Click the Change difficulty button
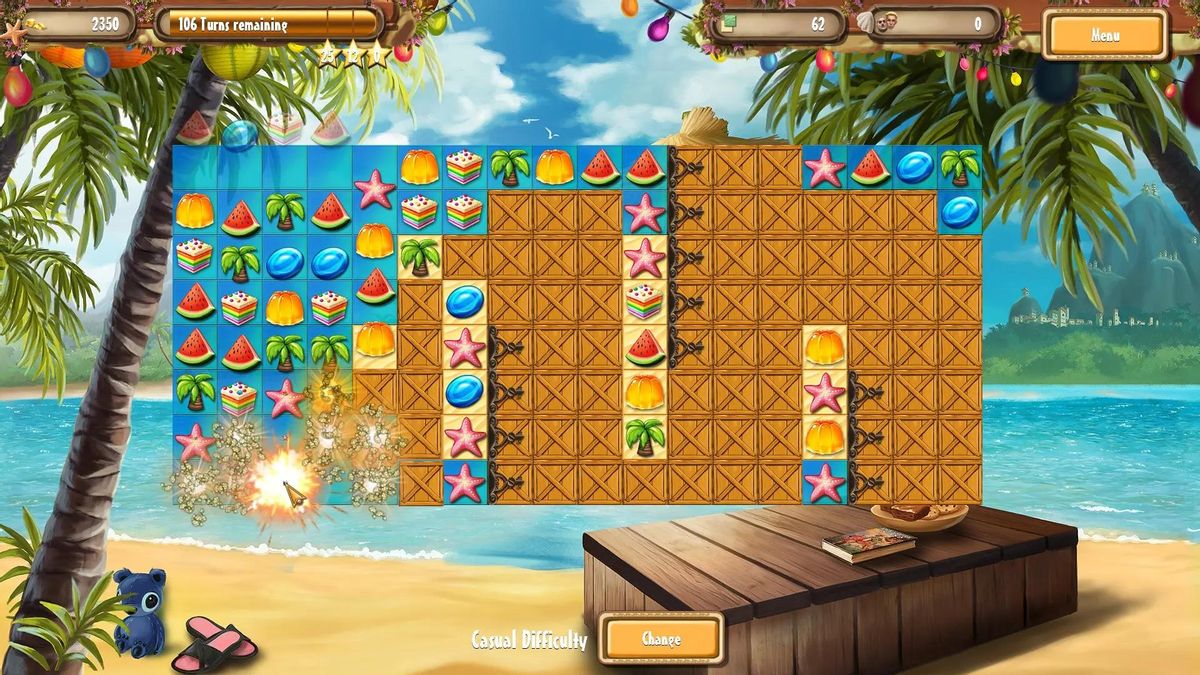The height and width of the screenshot is (675, 1200). 661,639
